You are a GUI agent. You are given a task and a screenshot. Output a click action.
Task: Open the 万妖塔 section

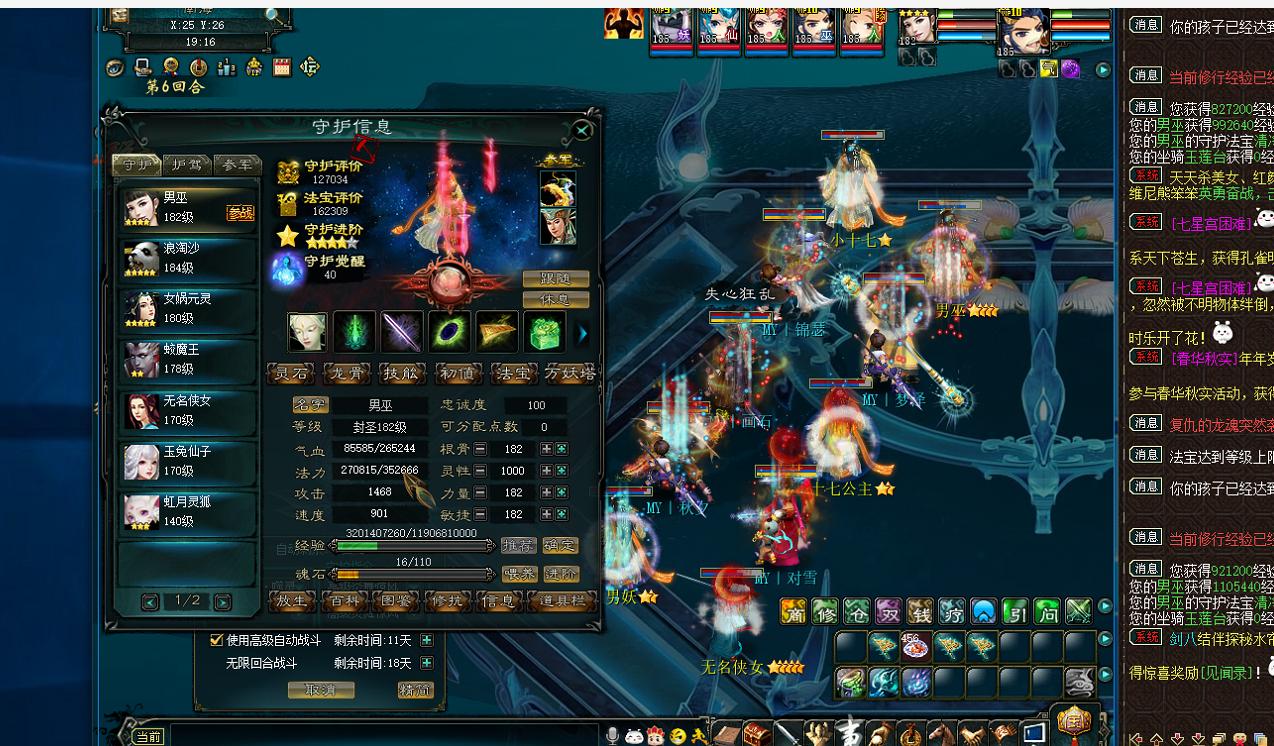[x=570, y=374]
